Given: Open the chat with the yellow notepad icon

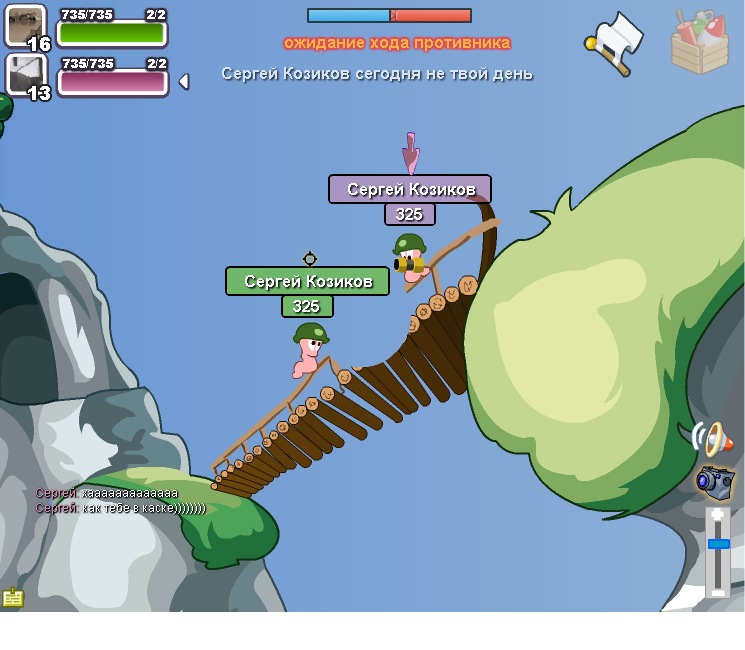Looking at the screenshot, I should click(13, 597).
